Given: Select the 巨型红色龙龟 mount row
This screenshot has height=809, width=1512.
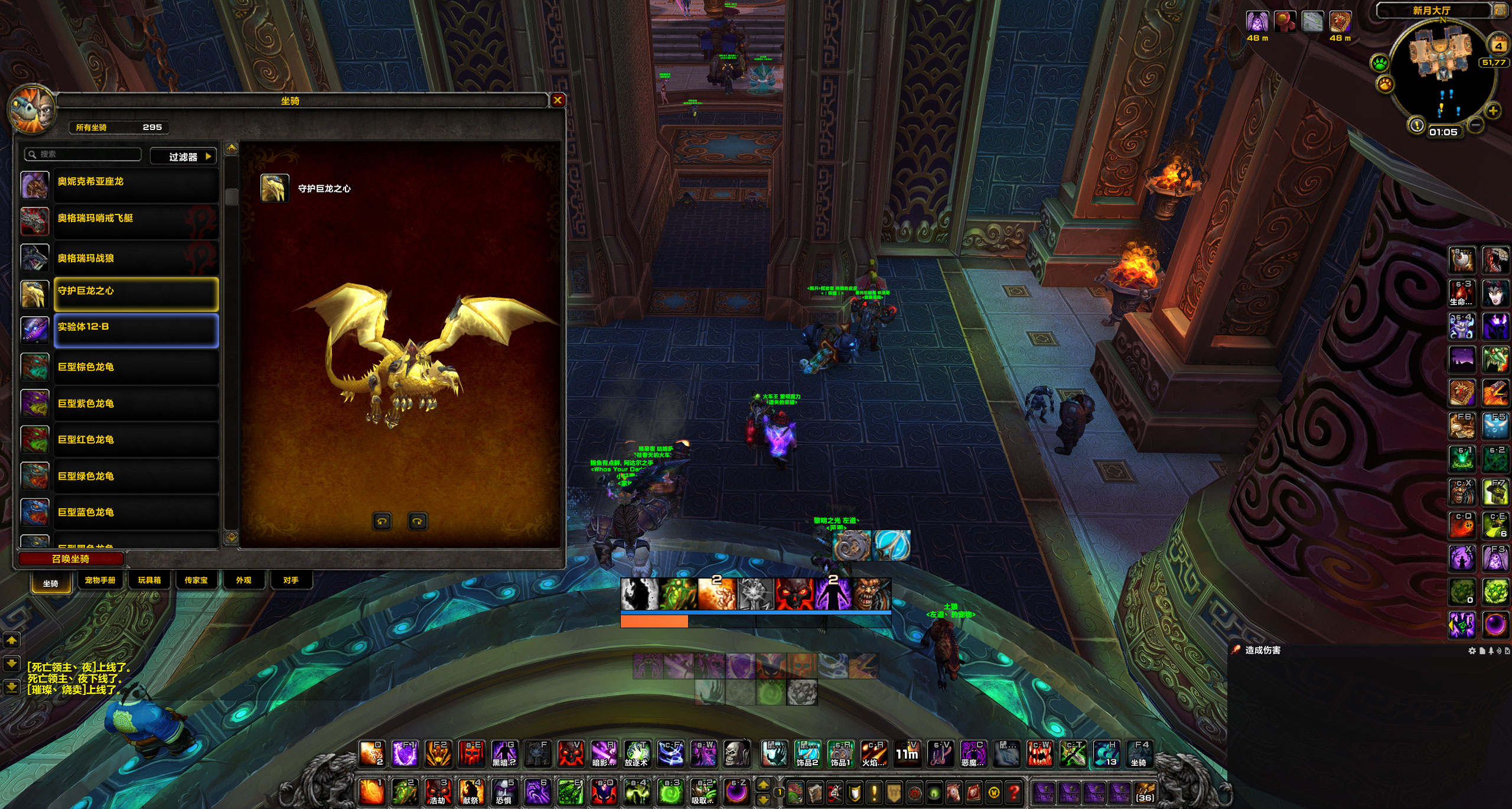Looking at the screenshot, I should pos(136,440).
